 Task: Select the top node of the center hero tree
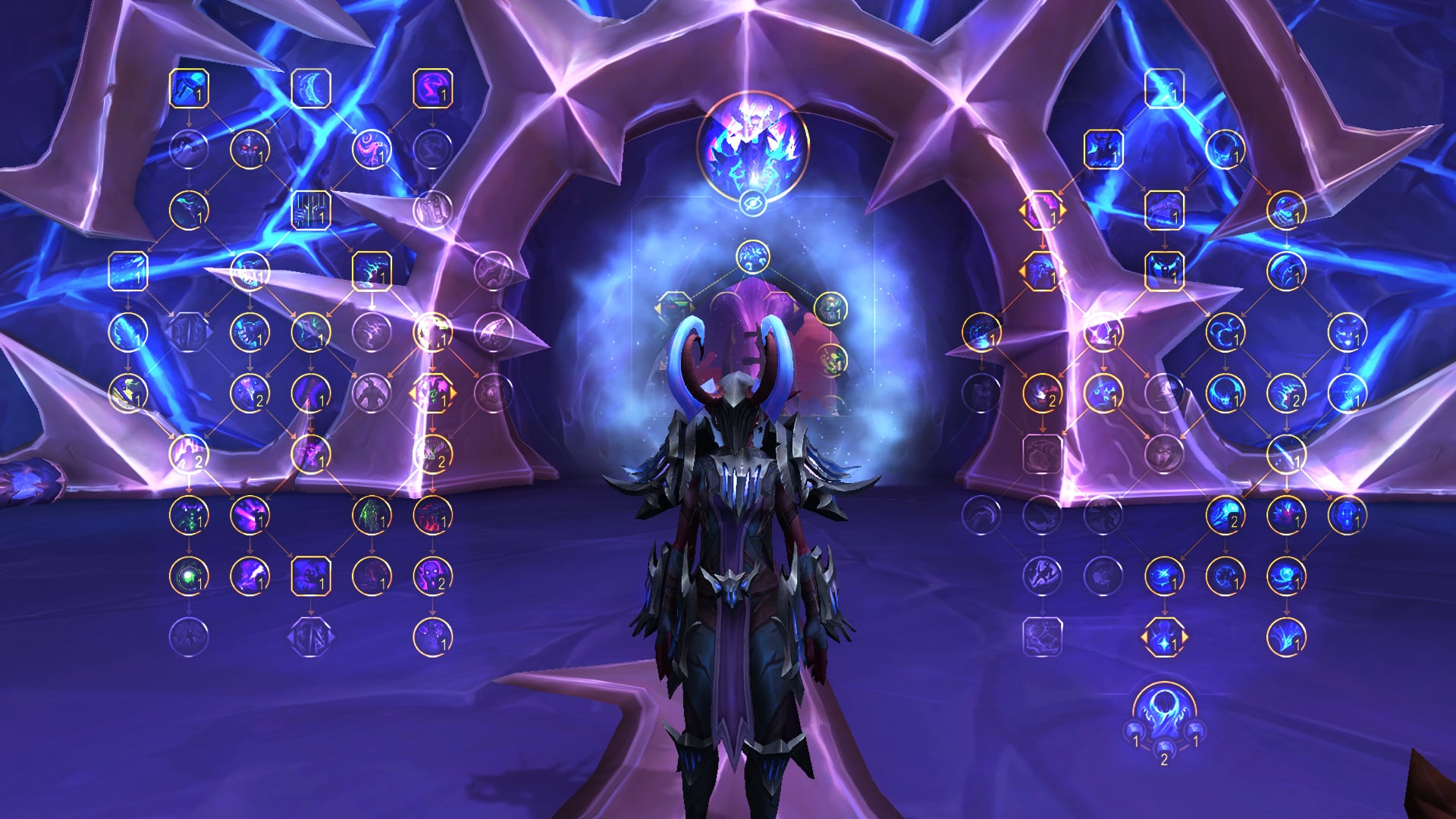(753, 256)
